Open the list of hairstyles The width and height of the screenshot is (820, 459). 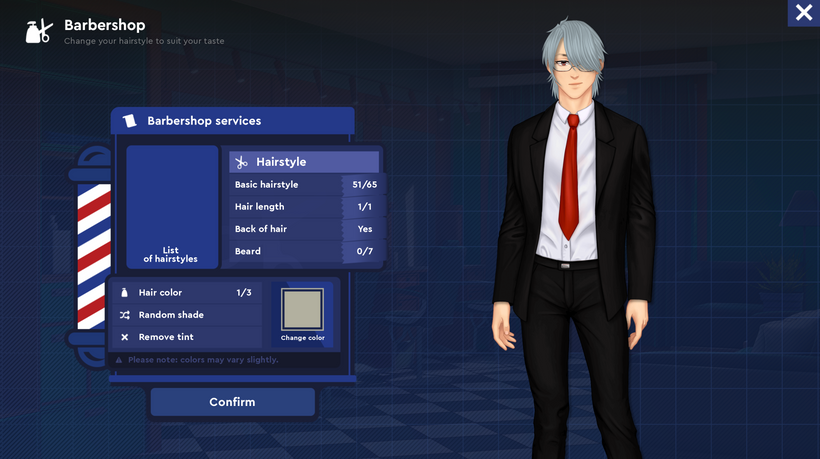(x=172, y=207)
